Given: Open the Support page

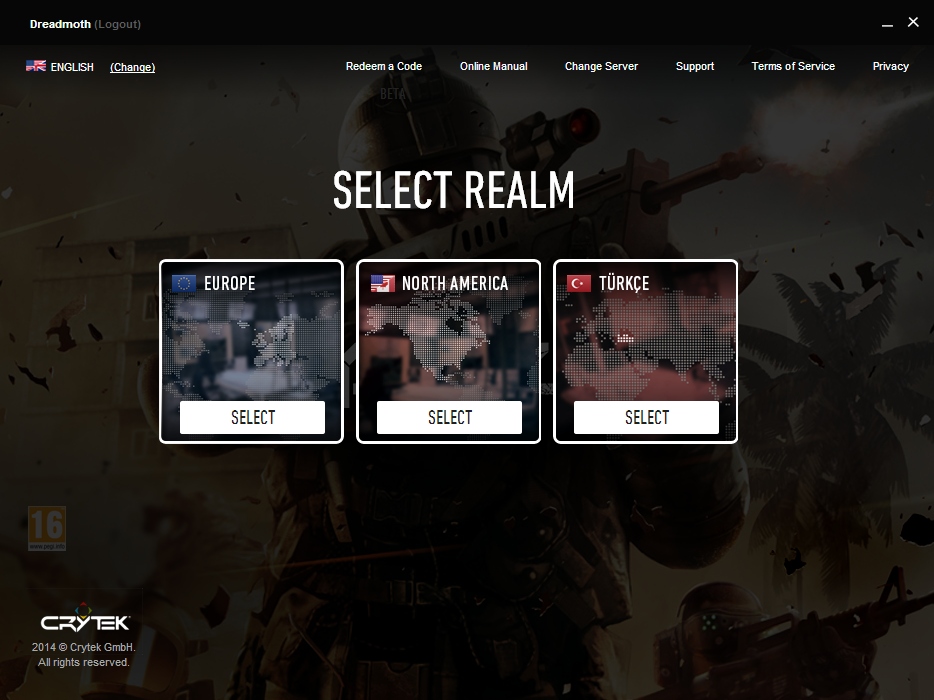Looking at the screenshot, I should [694, 66].
